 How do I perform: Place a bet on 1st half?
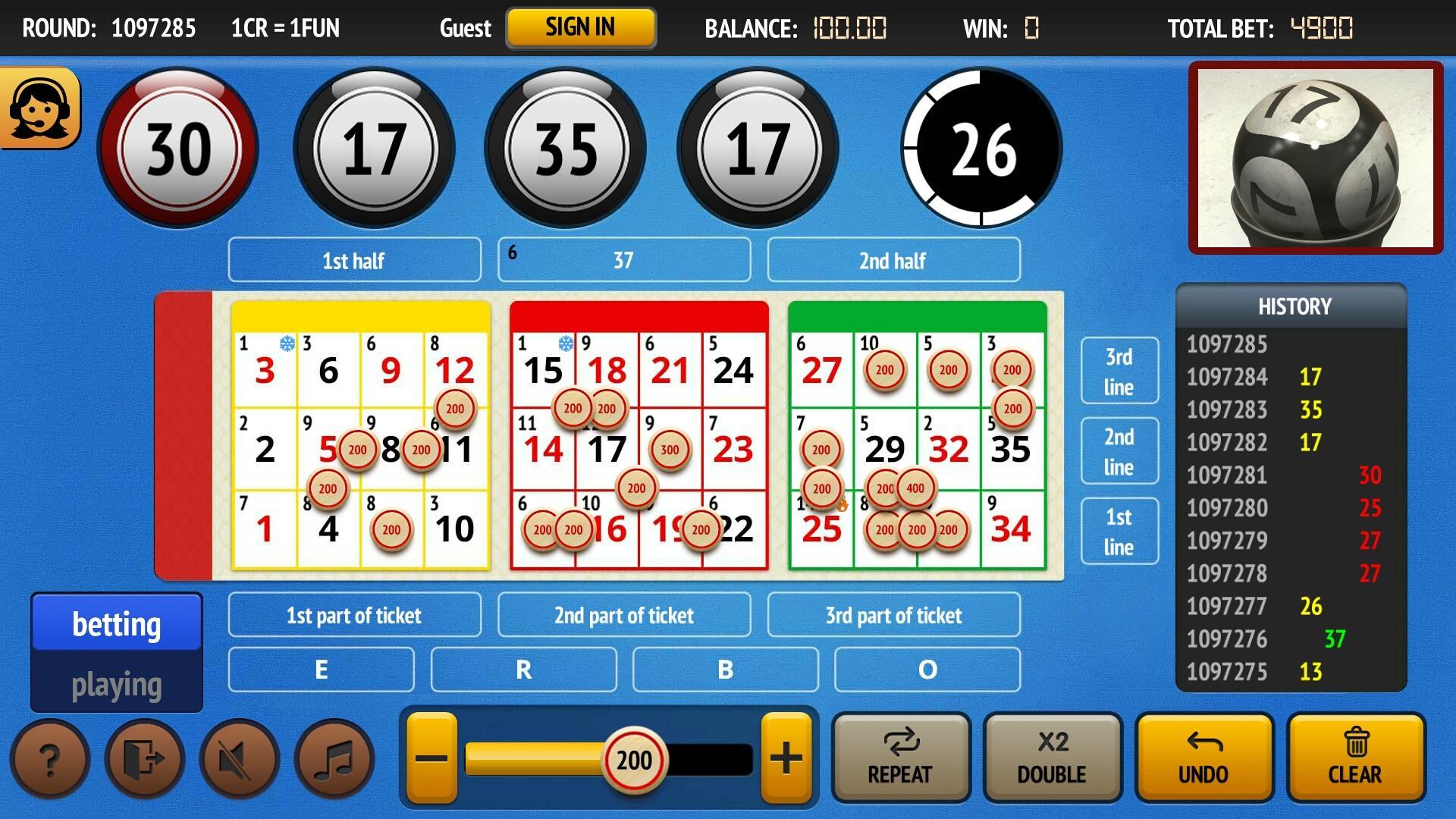pyautogui.click(x=354, y=260)
